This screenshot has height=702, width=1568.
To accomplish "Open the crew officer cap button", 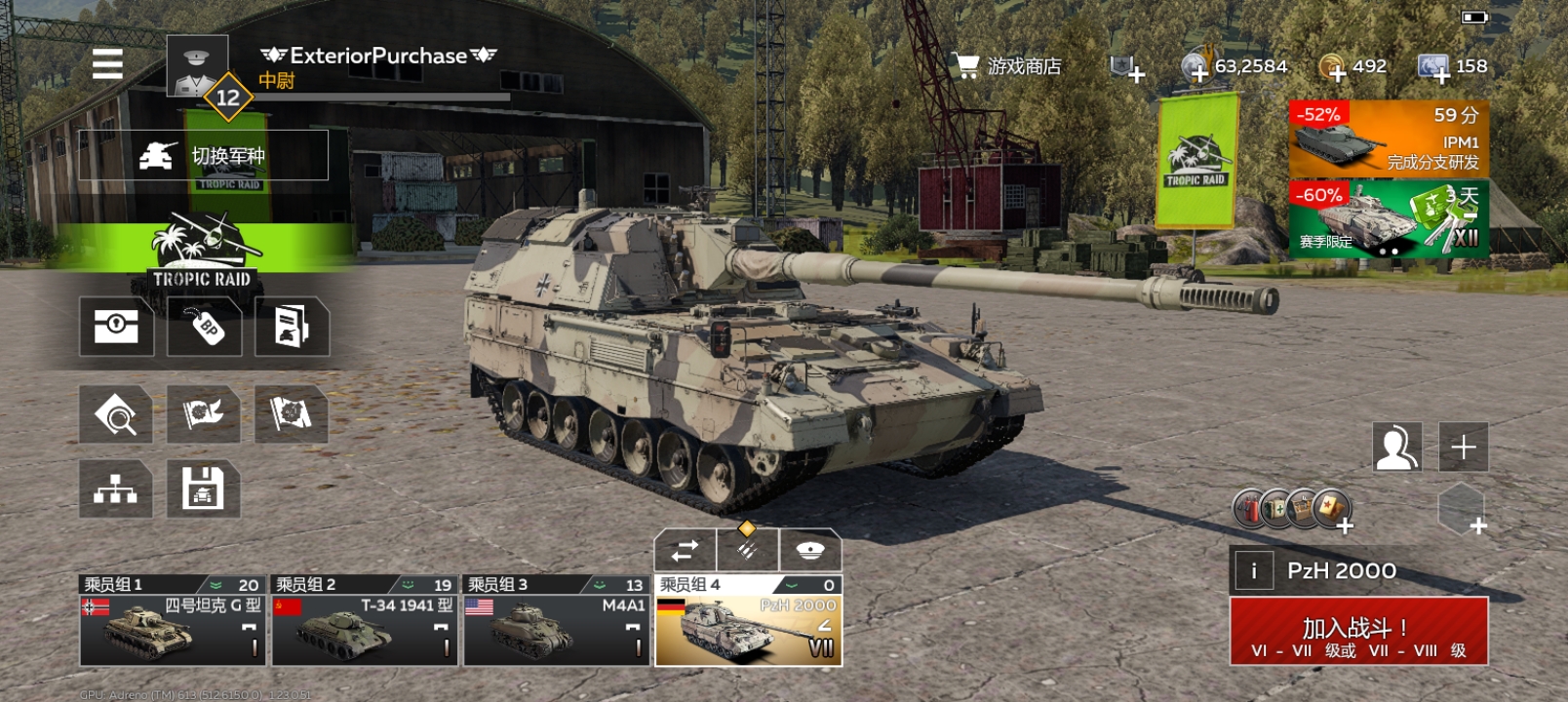I will 810,551.
